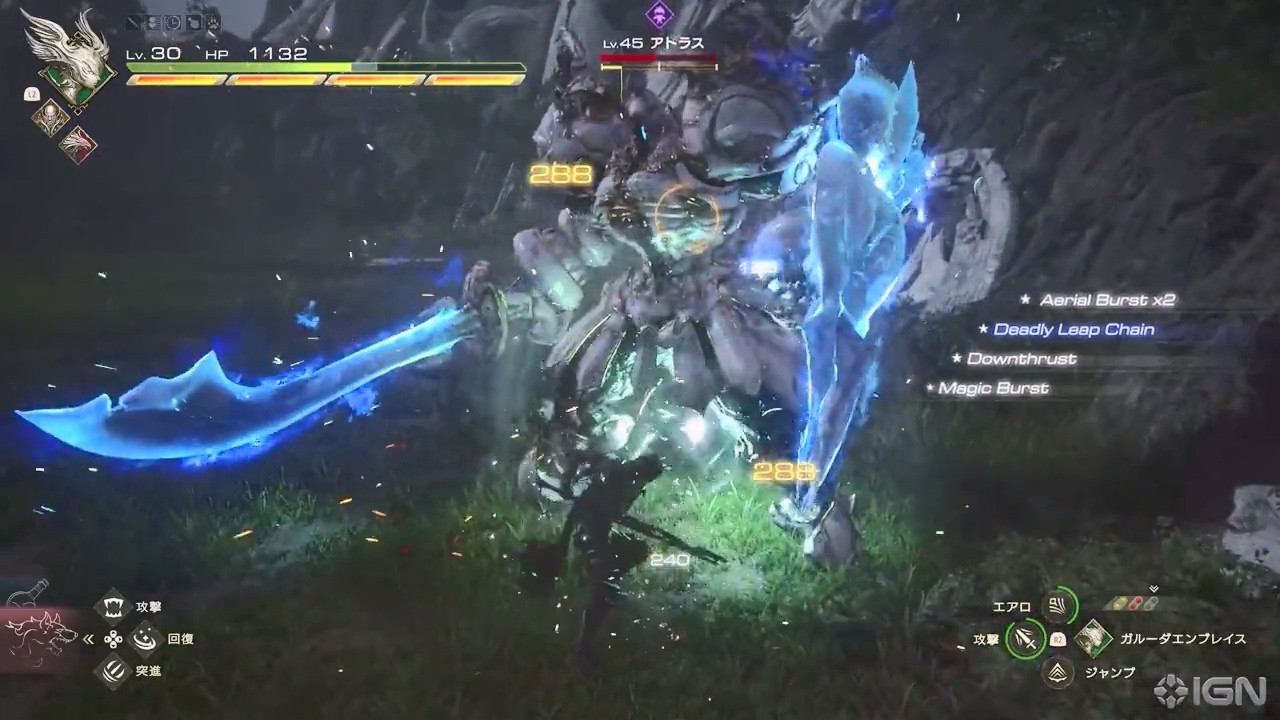Activate the Aero (エアロ) magic icon
The image size is (1280, 720).
pos(1057,603)
